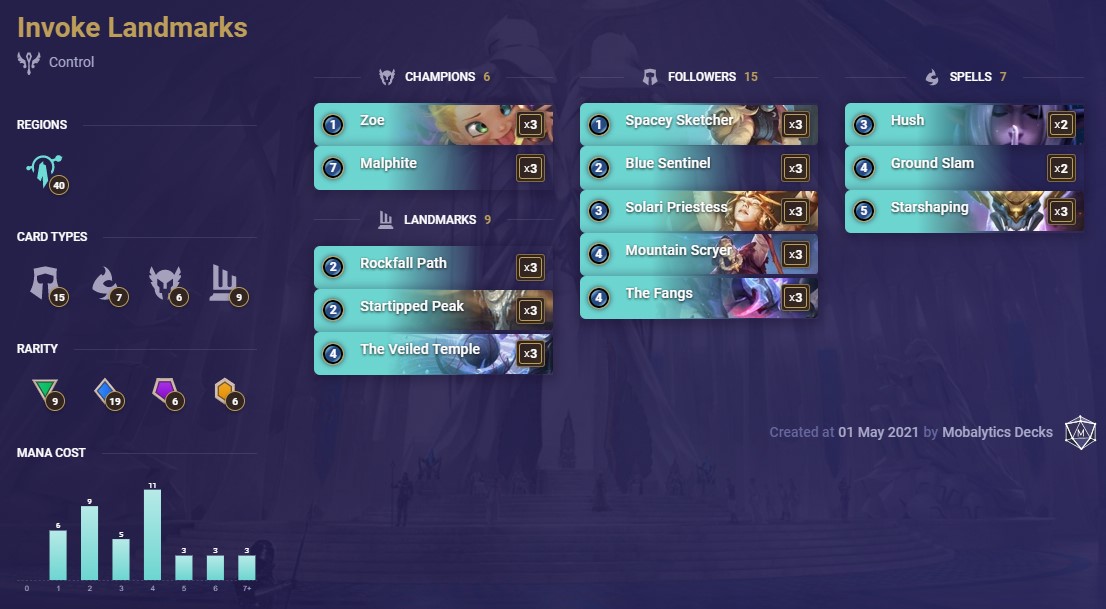Click the Mobalytics logo icon

pos(1079,432)
